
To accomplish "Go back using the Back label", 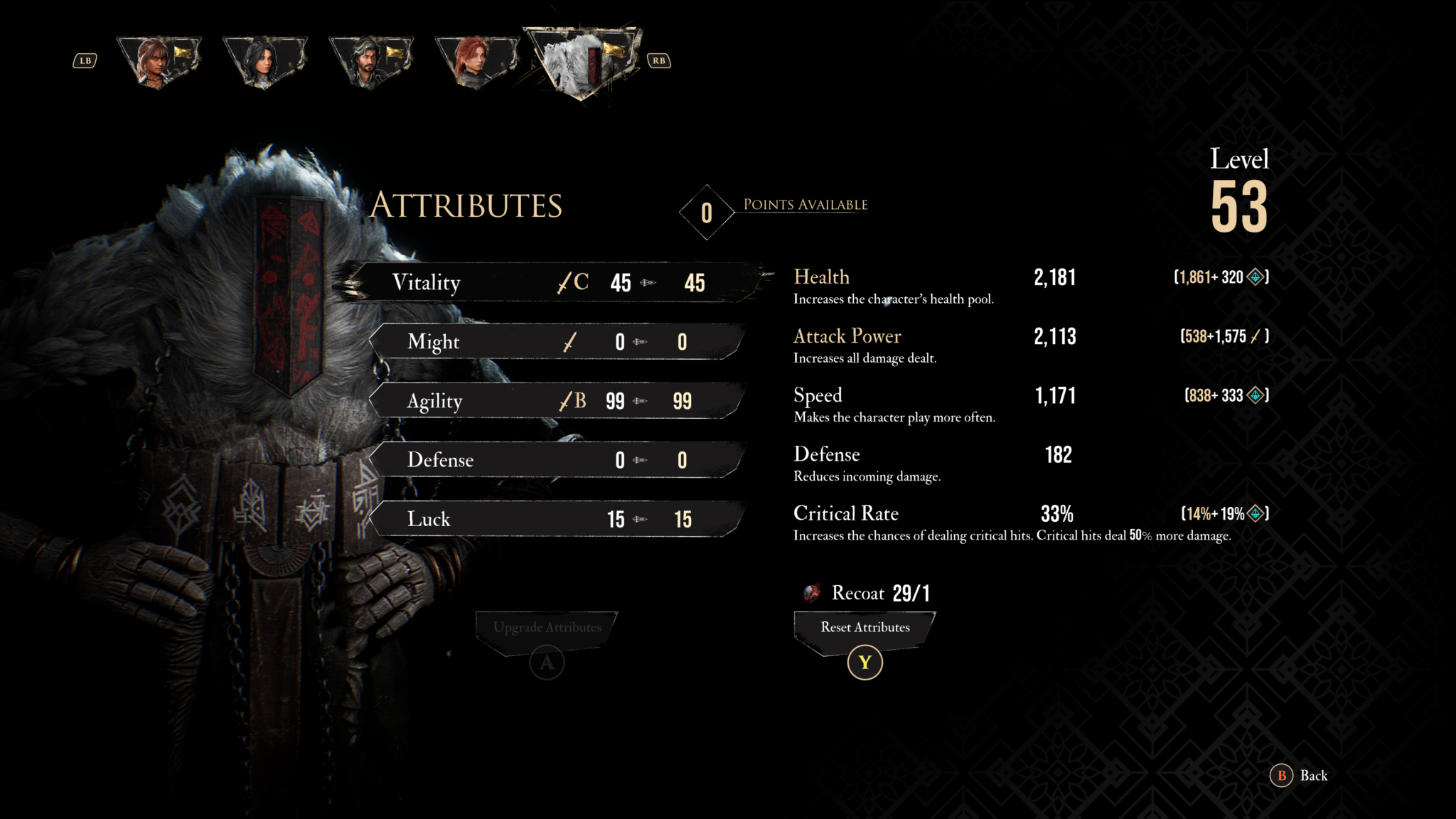I will tap(1312, 776).
